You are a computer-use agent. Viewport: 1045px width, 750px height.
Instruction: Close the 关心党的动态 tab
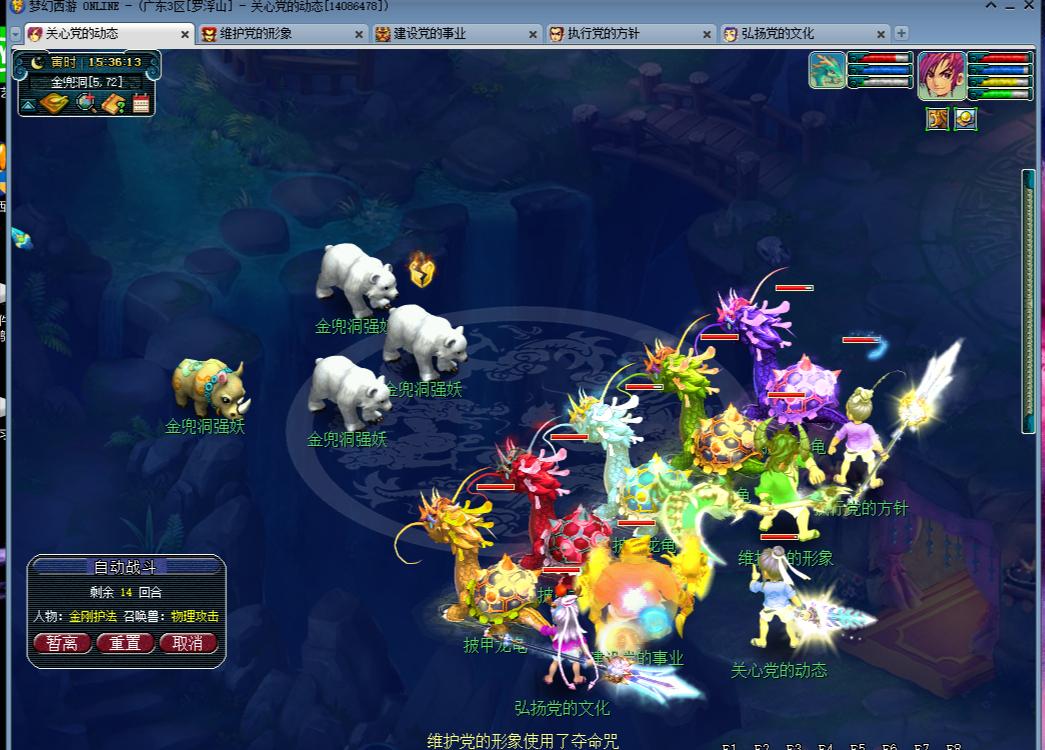click(185, 34)
